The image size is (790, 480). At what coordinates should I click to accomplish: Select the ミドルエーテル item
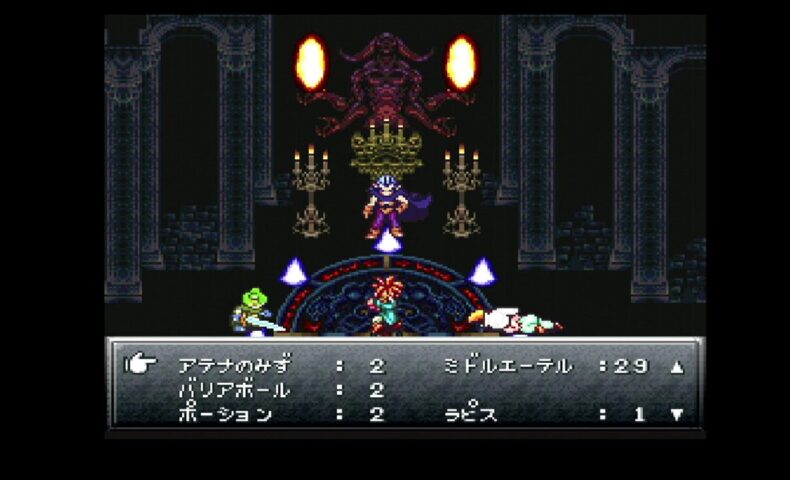507,366
